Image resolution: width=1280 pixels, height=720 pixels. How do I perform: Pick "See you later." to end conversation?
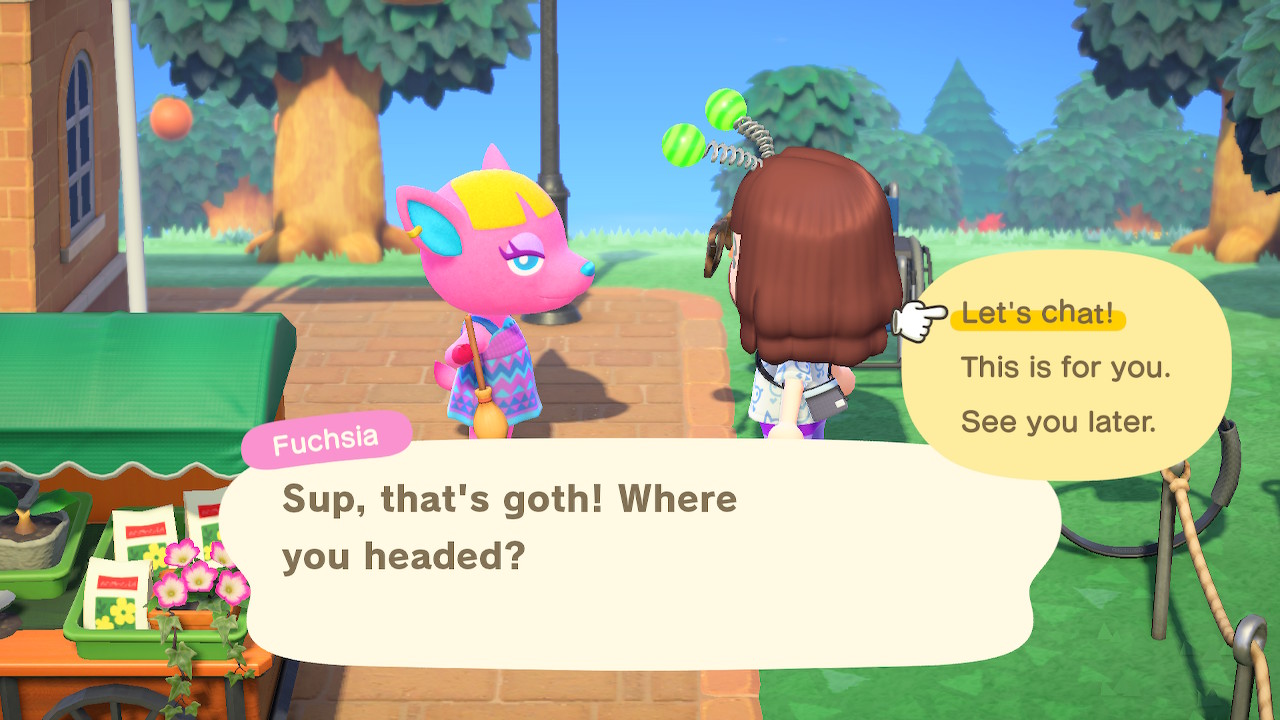tap(1058, 421)
